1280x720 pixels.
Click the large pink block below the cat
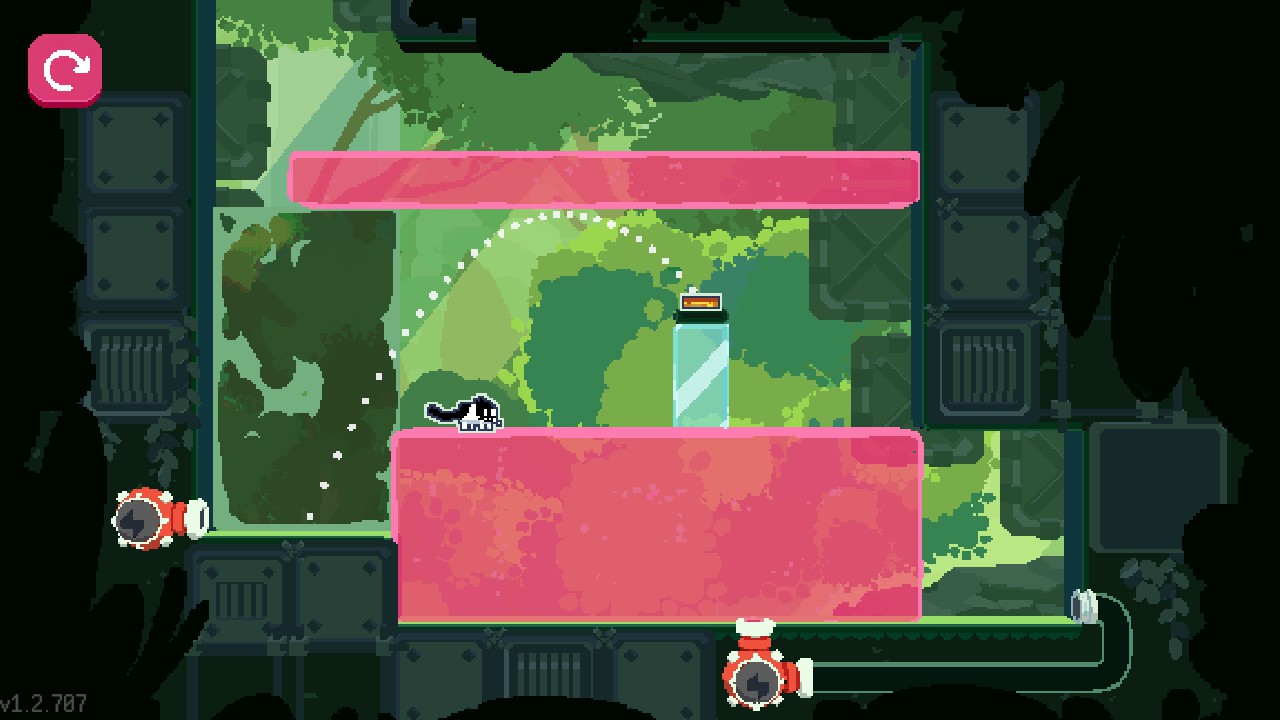click(660, 525)
